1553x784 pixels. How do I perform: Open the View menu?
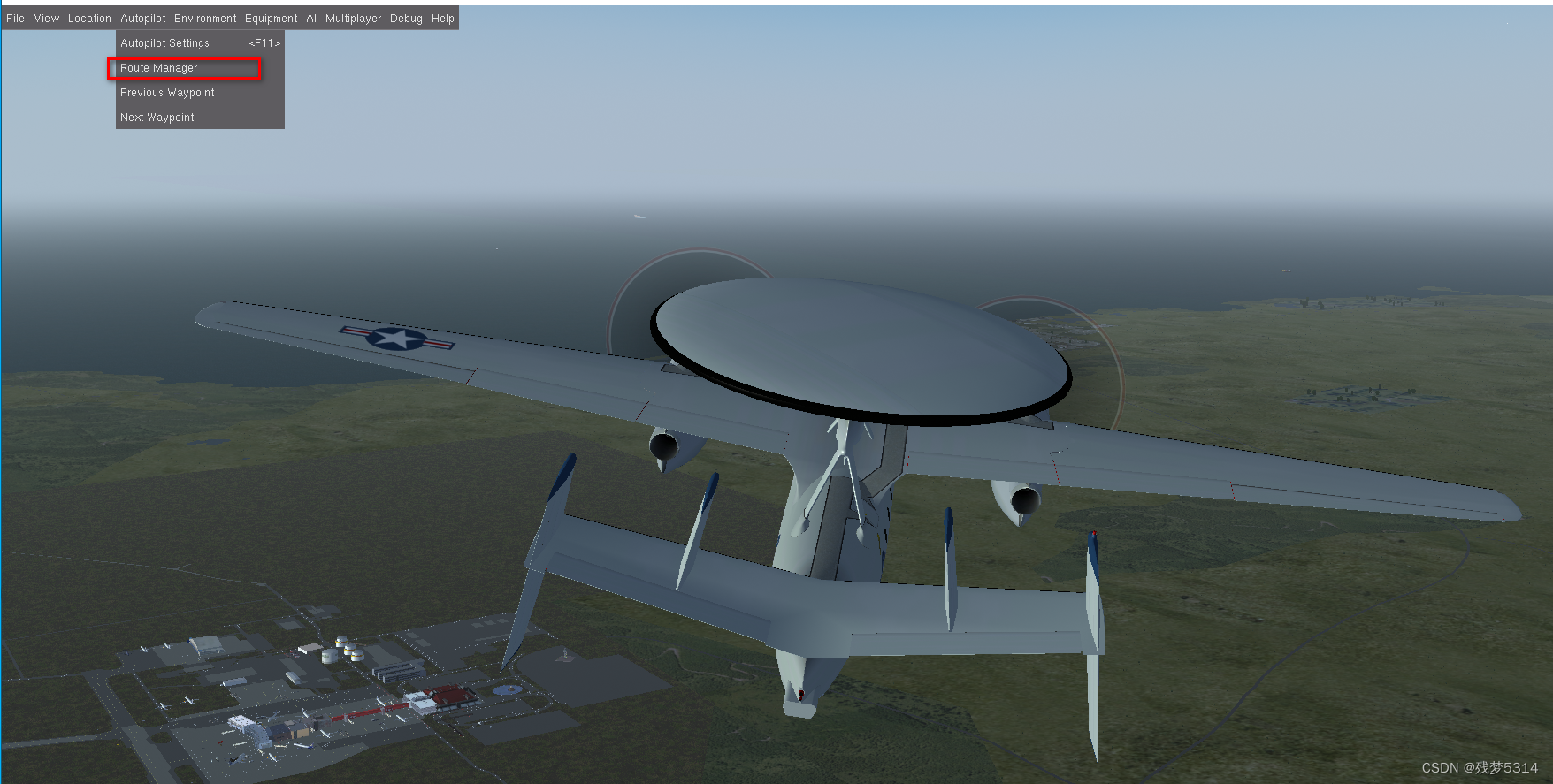(x=46, y=18)
